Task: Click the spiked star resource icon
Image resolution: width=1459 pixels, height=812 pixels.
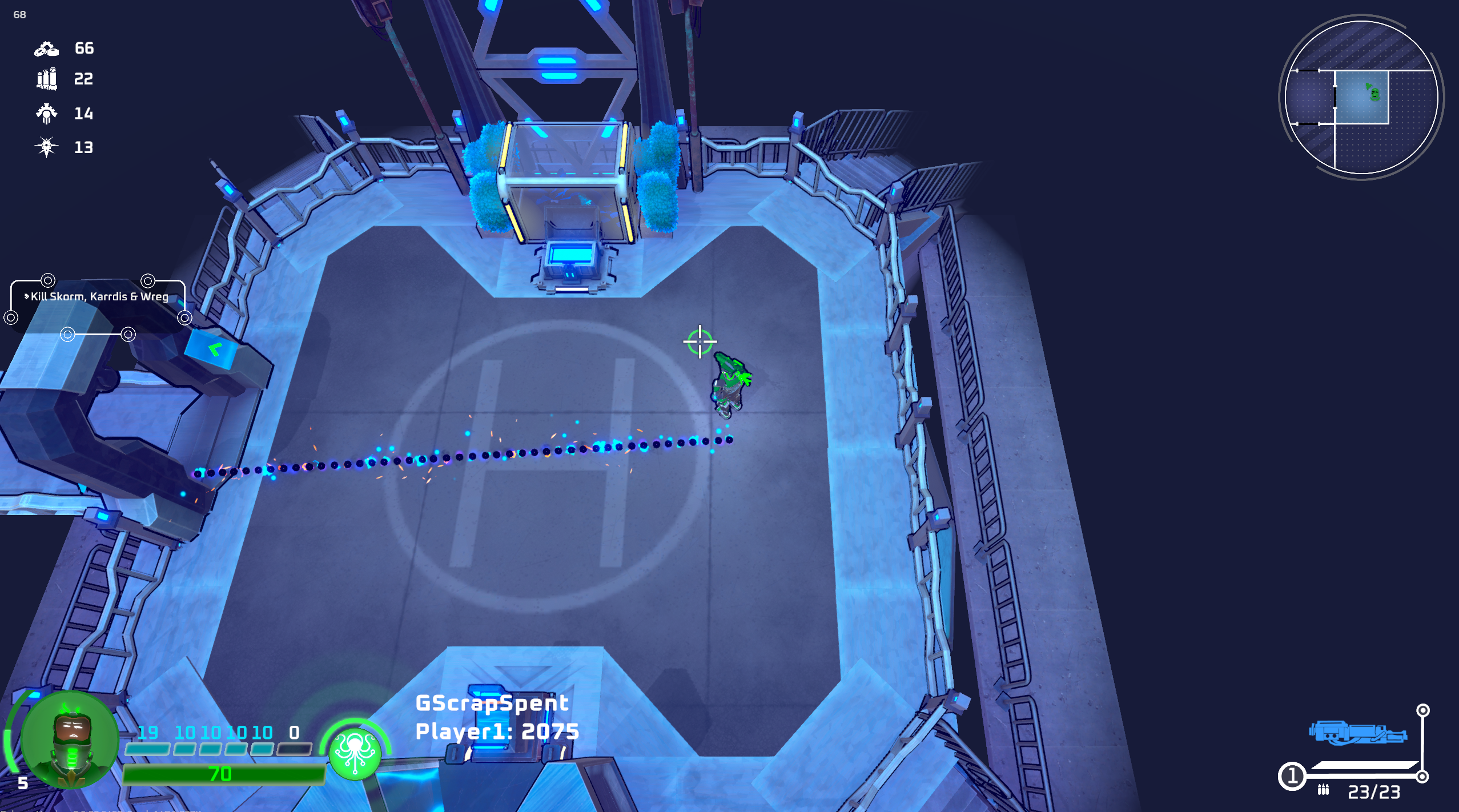Action: click(x=47, y=147)
